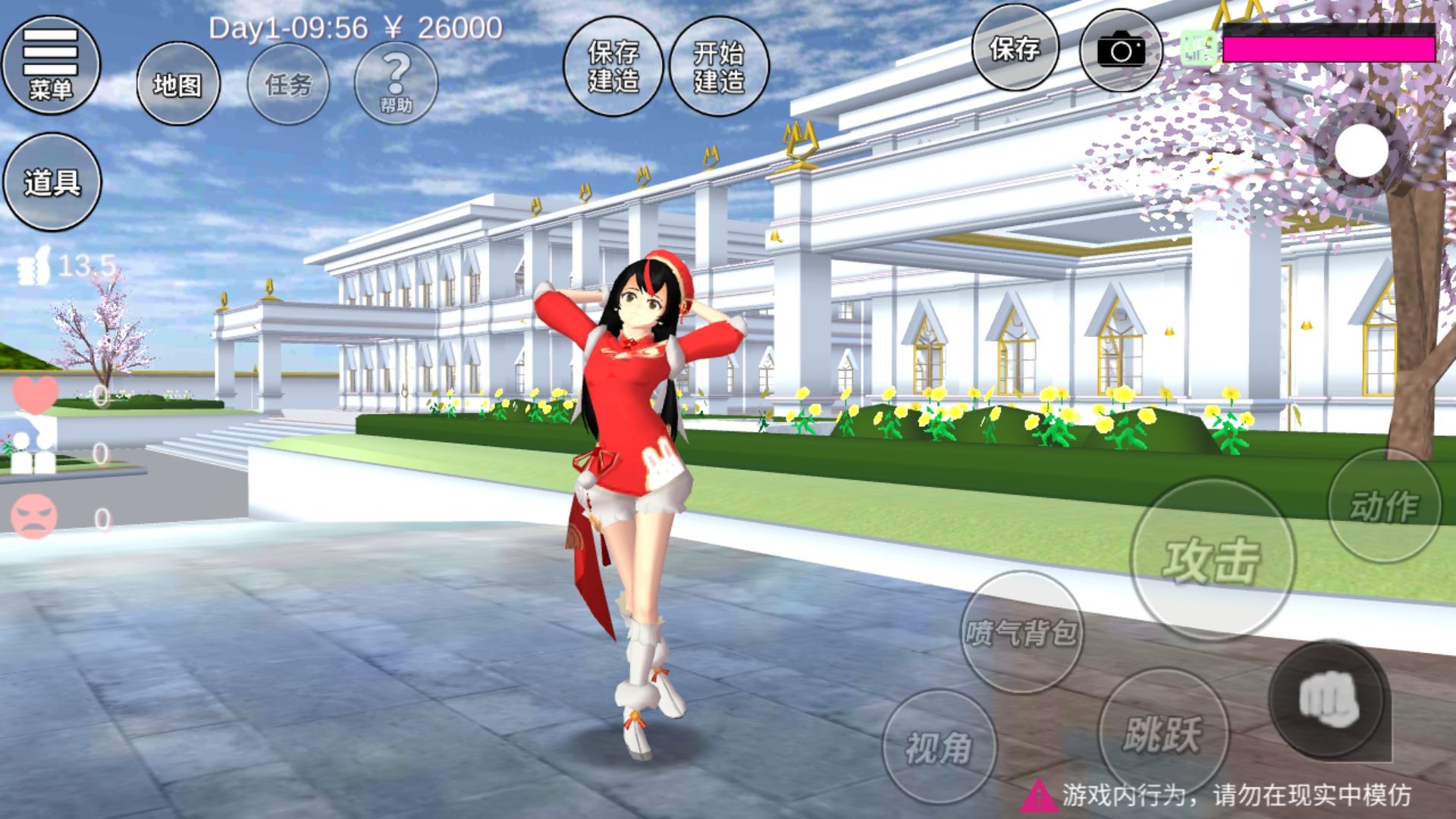The image size is (1456, 819).
Task: Click the white joystick knob
Action: [1361, 150]
